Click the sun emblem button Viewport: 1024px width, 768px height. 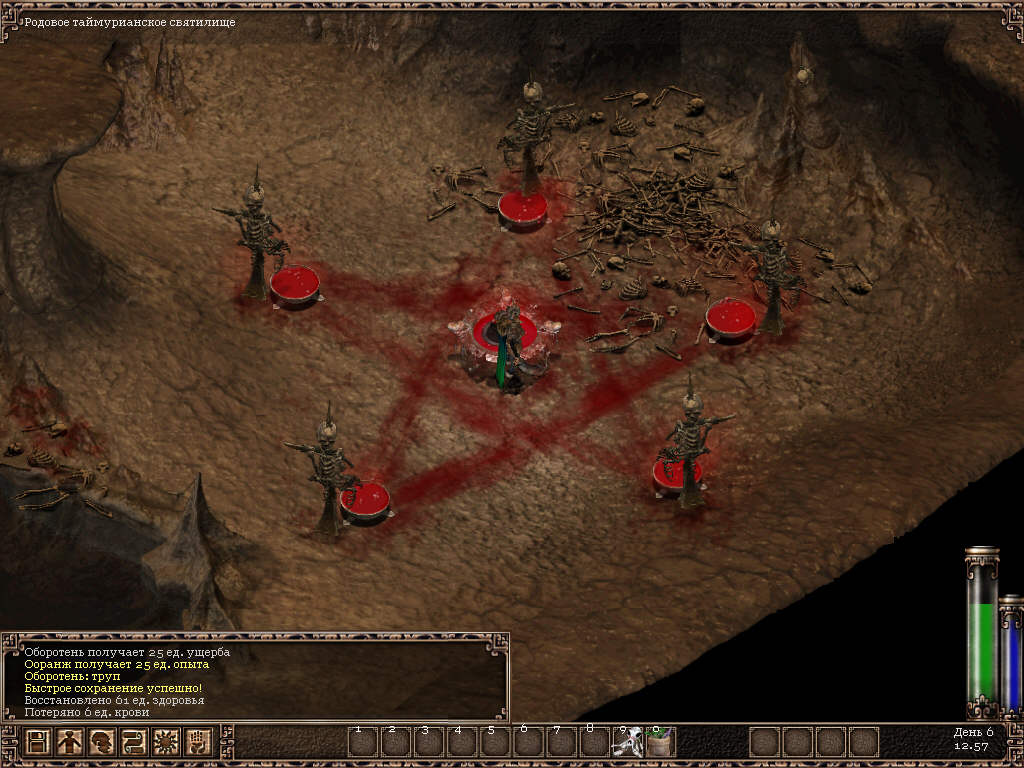[x=166, y=742]
